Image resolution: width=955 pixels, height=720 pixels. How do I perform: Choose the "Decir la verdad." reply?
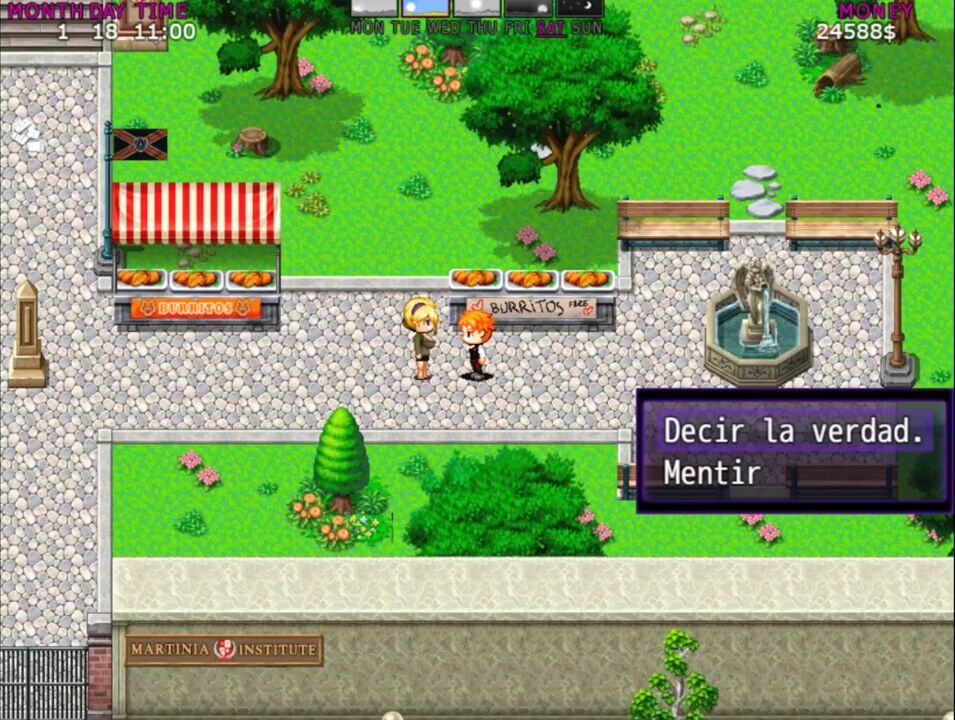pos(793,432)
